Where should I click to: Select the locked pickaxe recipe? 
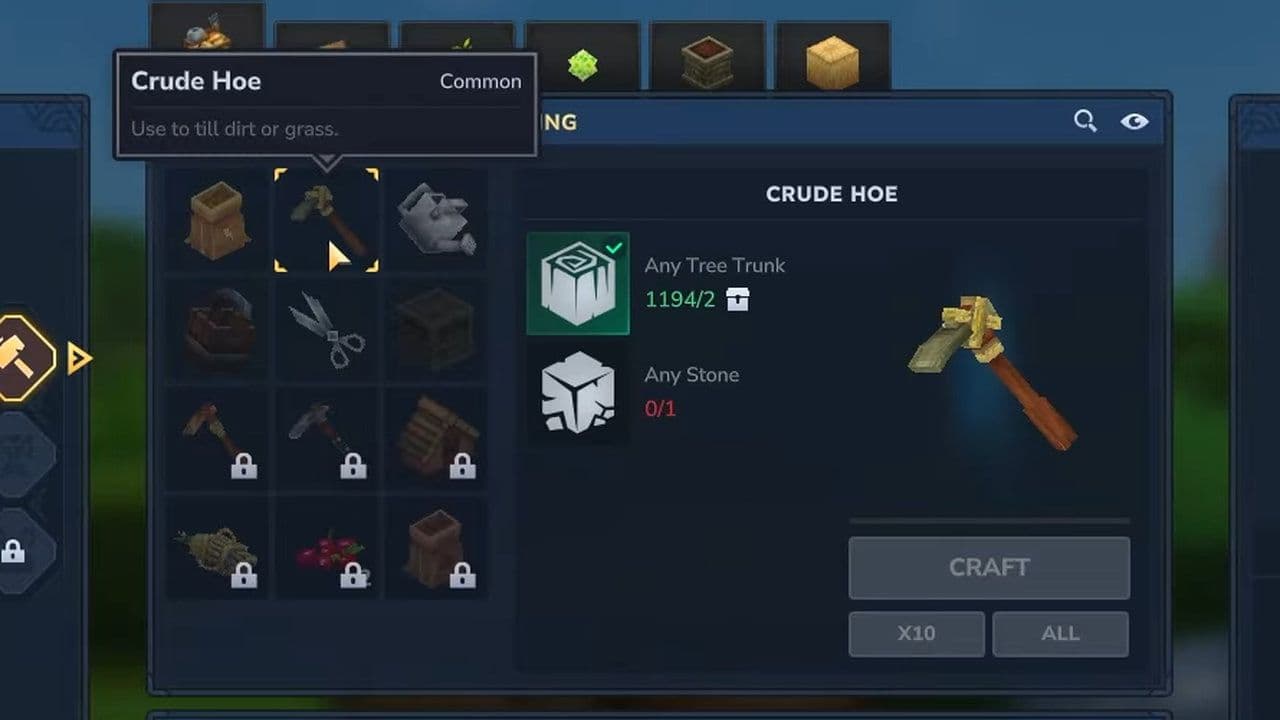(x=325, y=438)
